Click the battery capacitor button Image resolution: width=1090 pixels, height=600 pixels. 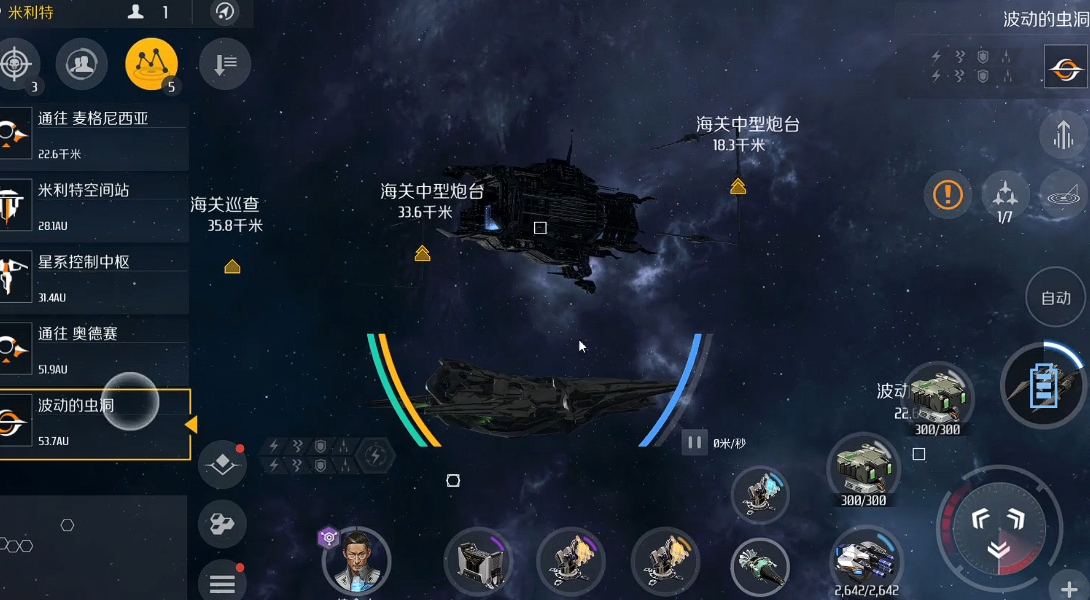tap(1042, 384)
